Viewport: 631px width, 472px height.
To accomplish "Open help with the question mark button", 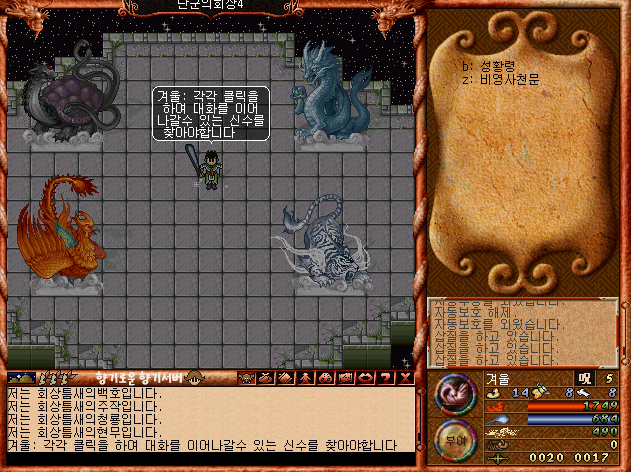I will click(386, 378).
